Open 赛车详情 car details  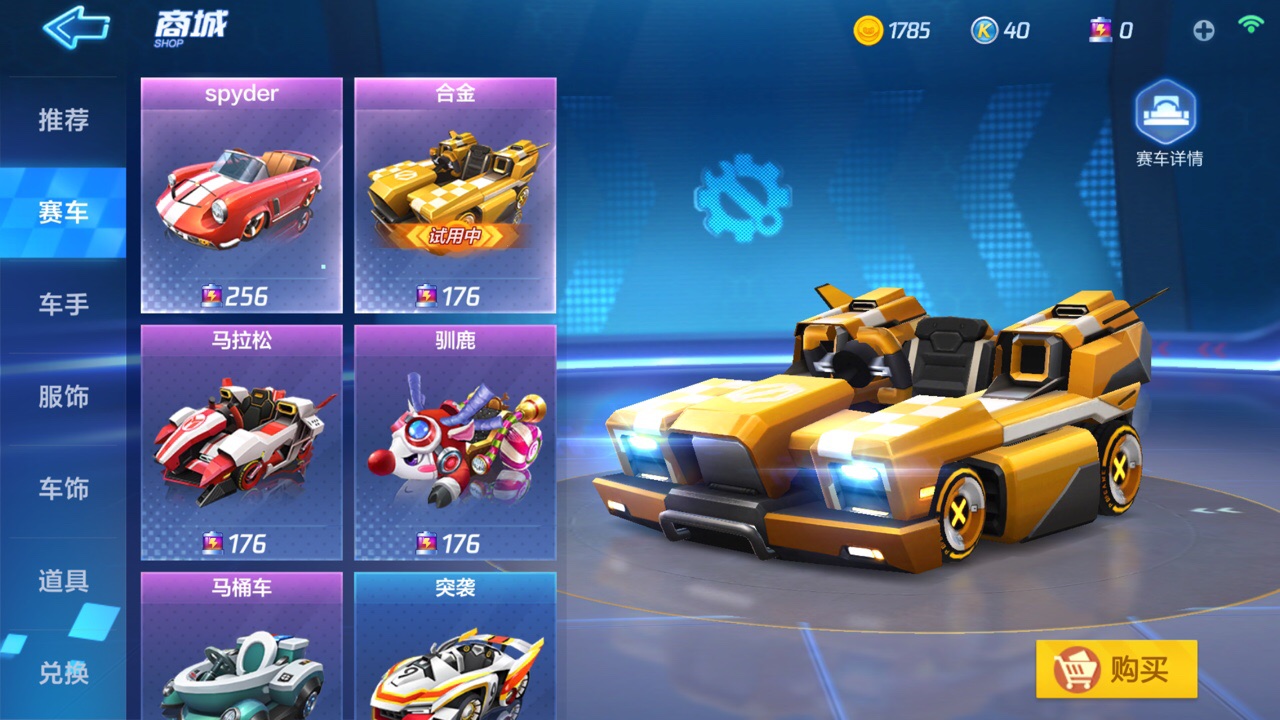[1167, 124]
